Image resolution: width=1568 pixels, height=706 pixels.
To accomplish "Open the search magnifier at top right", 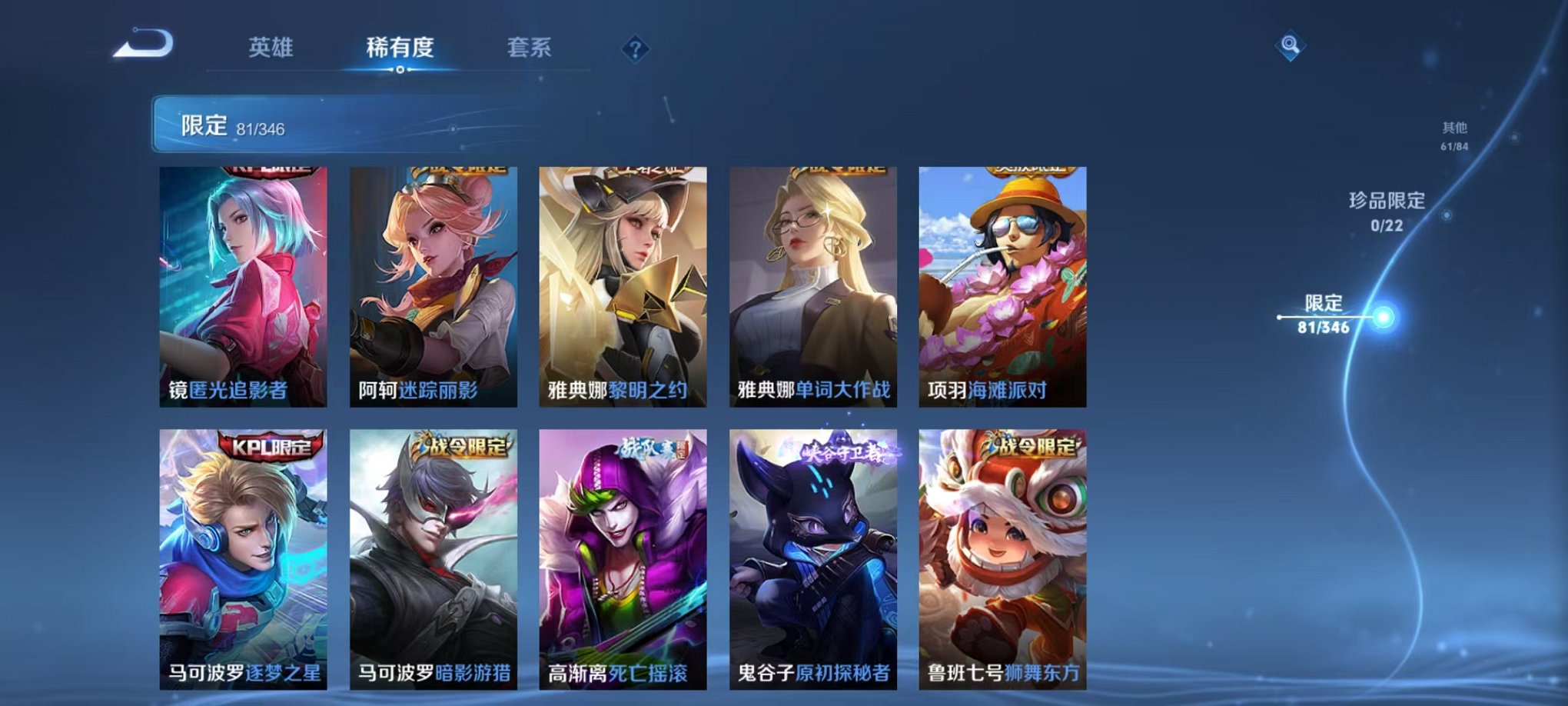I will tap(1291, 45).
